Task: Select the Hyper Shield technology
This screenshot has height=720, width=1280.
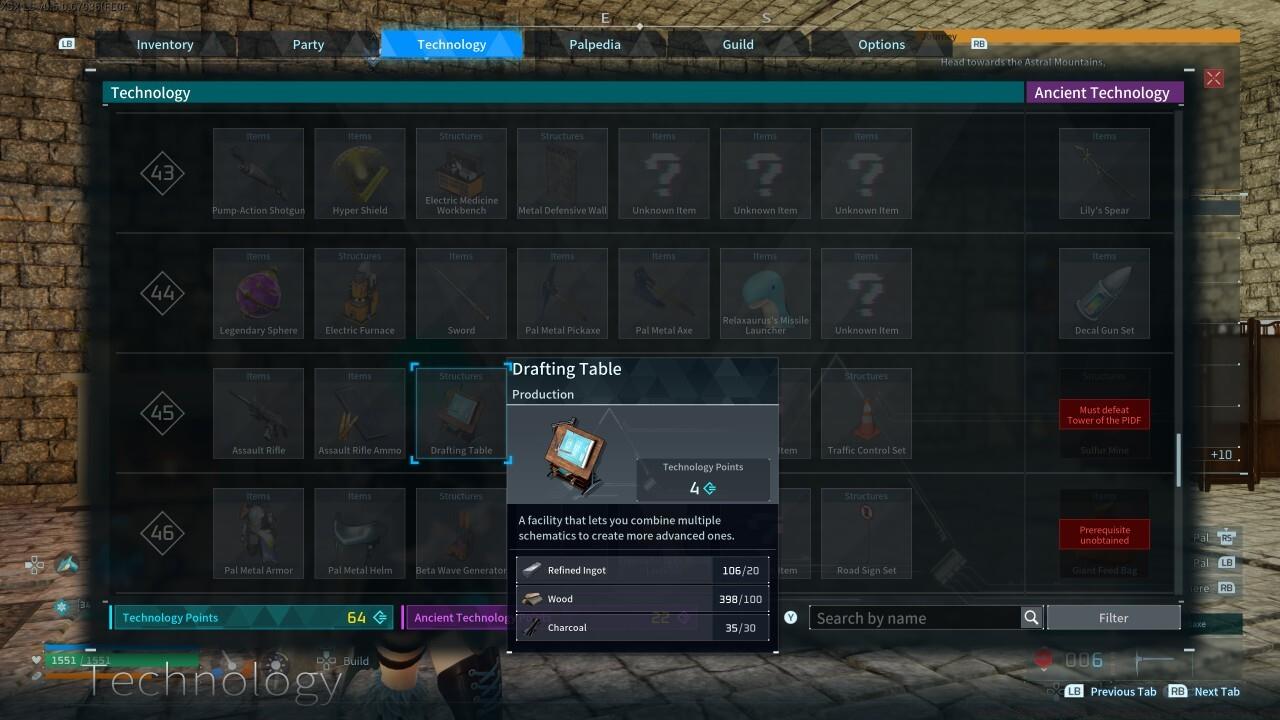Action: tap(359, 172)
